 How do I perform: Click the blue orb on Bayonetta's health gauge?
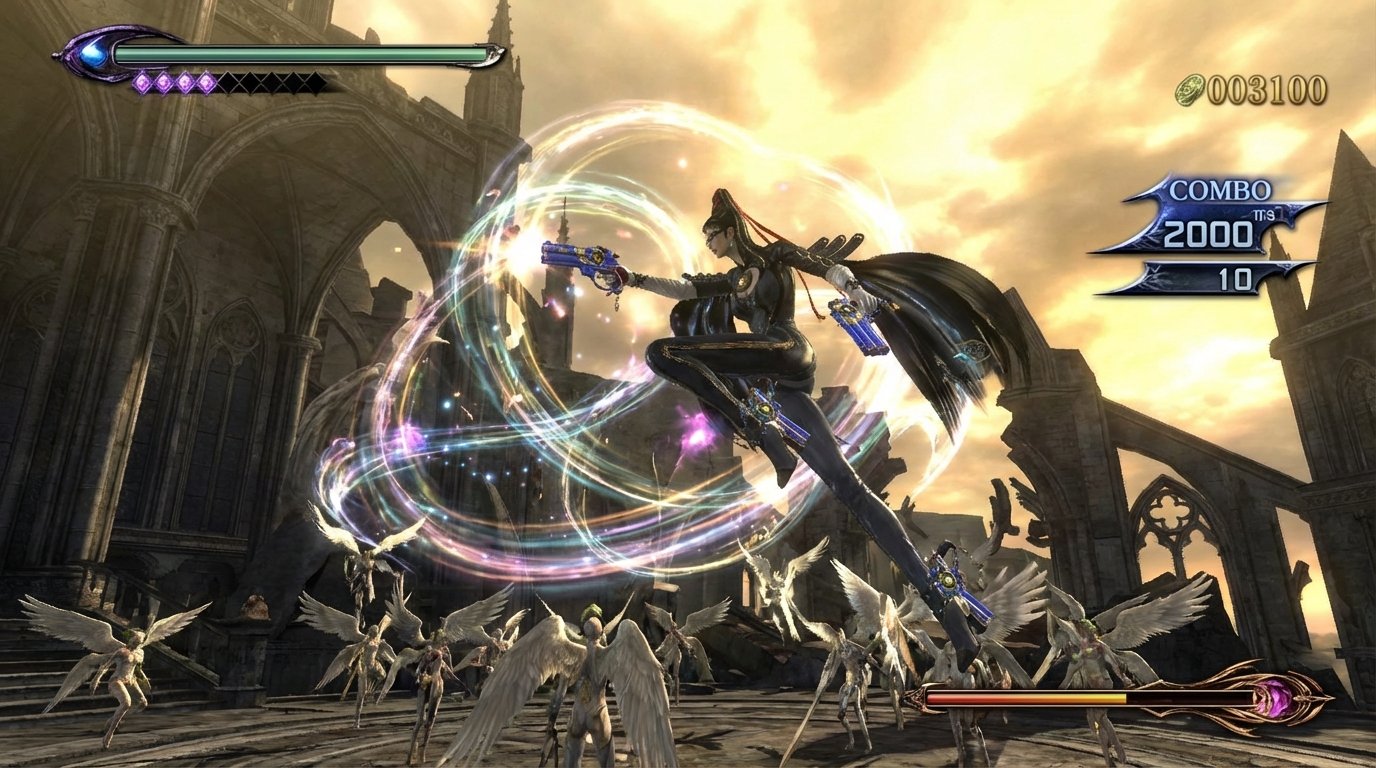[x=95, y=55]
